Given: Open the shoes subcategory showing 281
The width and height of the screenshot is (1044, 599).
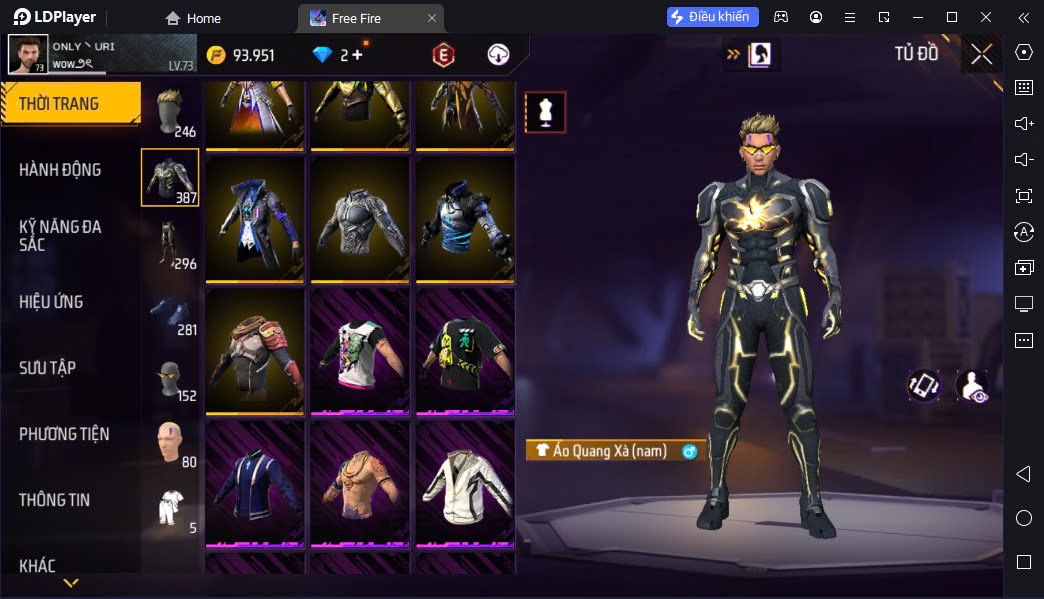Looking at the screenshot, I should (170, 312).
